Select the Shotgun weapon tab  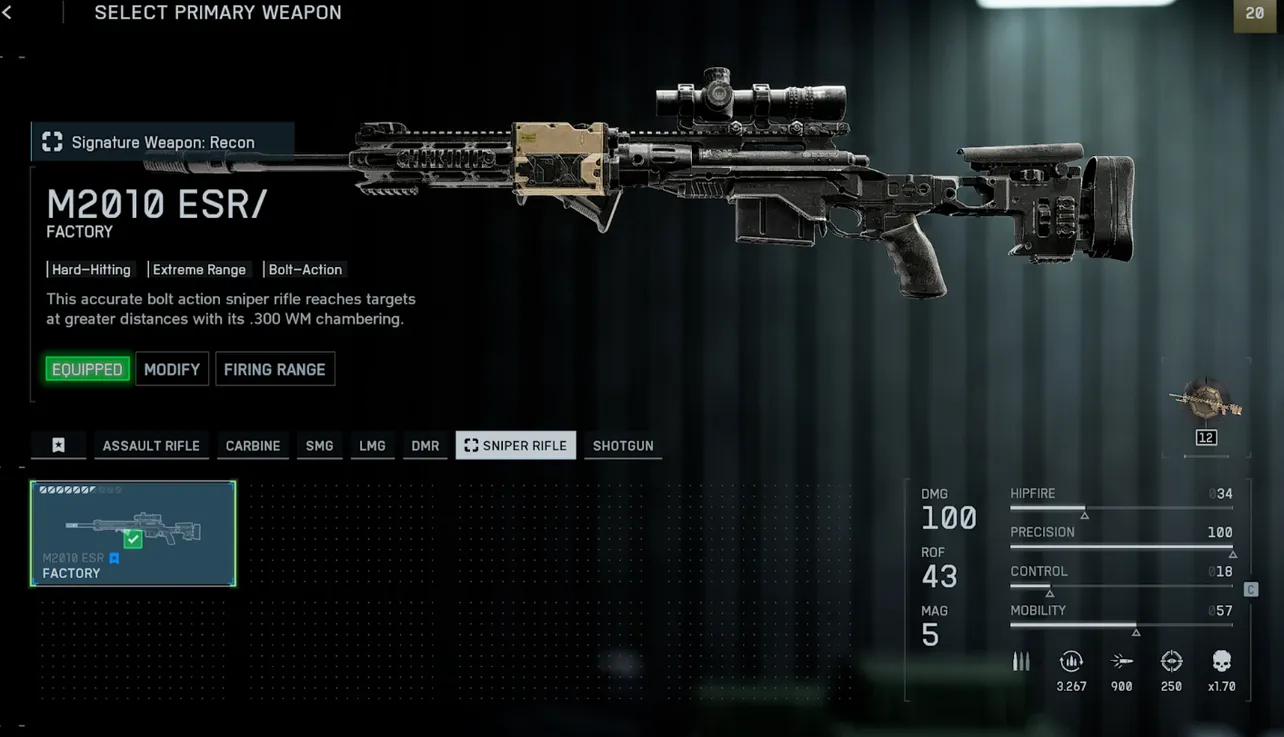[x=622, y=445]
